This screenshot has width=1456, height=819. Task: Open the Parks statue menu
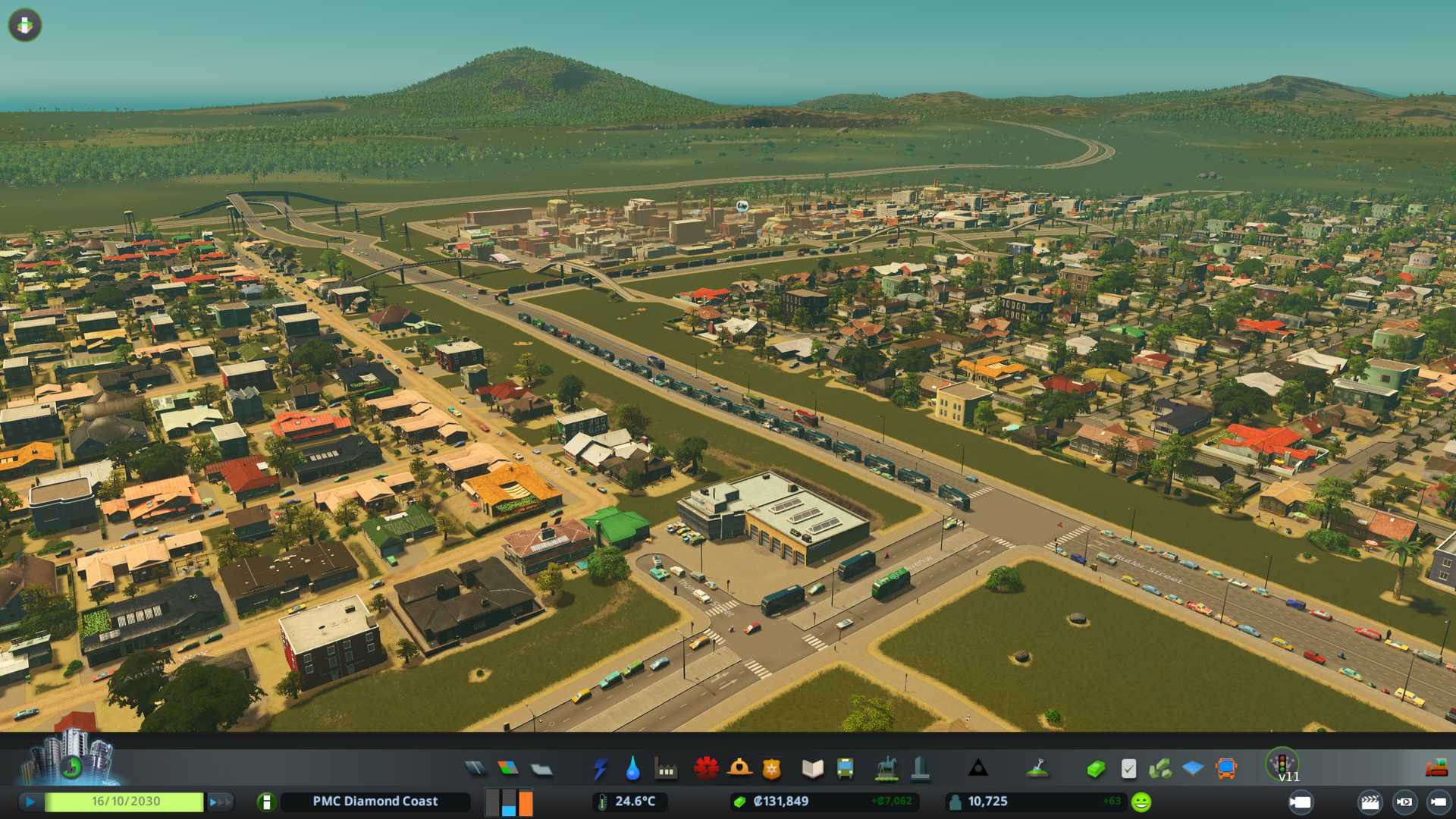click(x=886, y=769)
